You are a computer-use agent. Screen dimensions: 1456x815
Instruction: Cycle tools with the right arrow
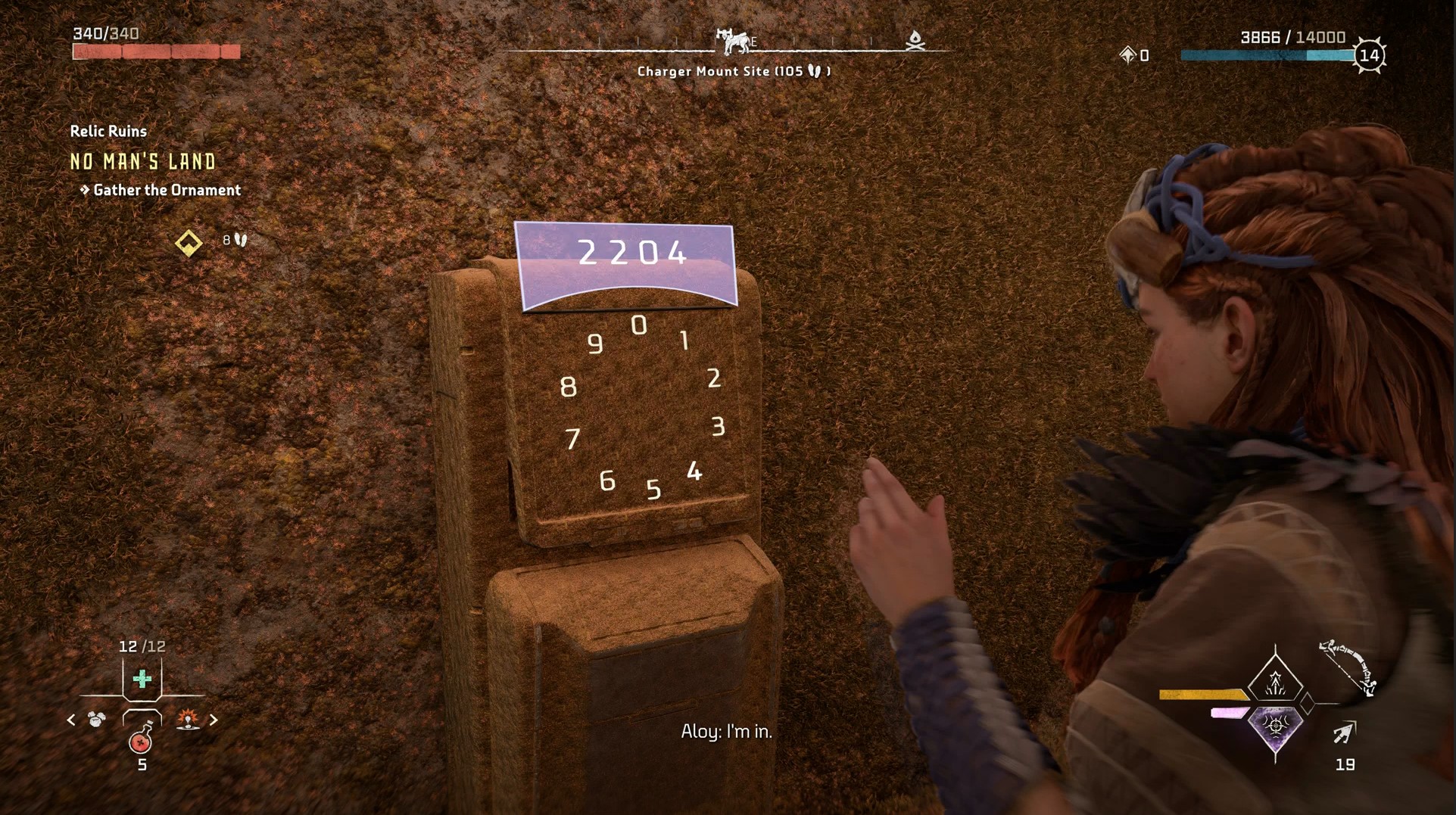(x=214, y=720)
